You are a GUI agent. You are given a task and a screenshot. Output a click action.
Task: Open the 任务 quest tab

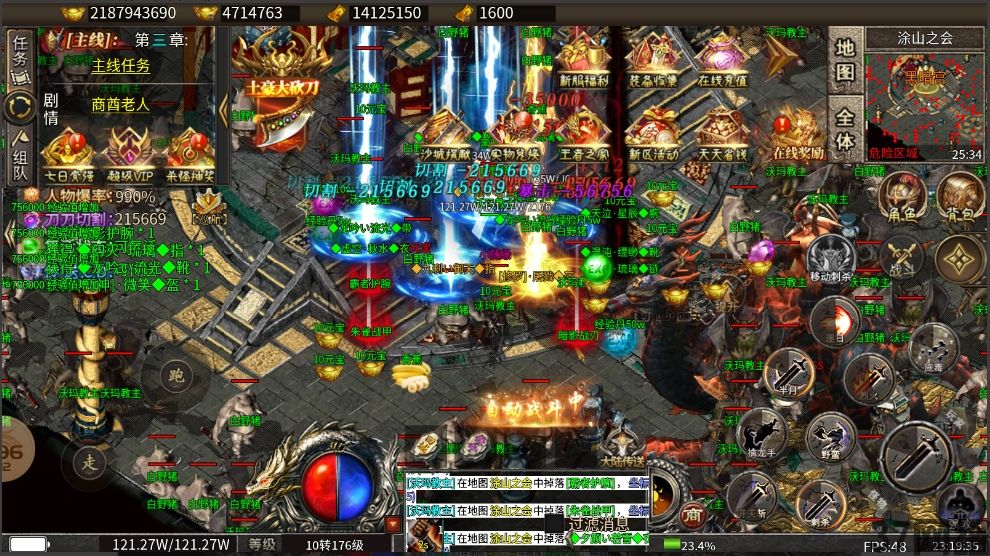pyautogui.click(x=20, y=53)
